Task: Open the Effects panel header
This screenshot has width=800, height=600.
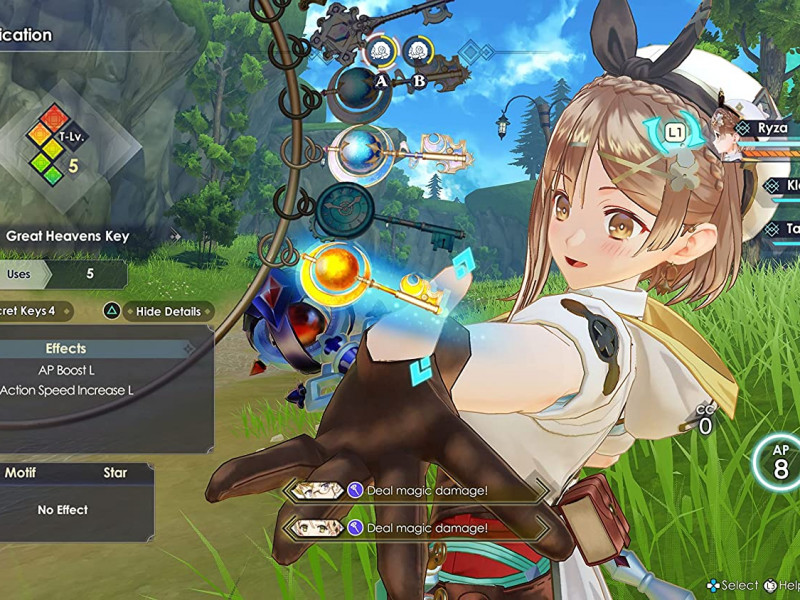Action: coord(66,349)
